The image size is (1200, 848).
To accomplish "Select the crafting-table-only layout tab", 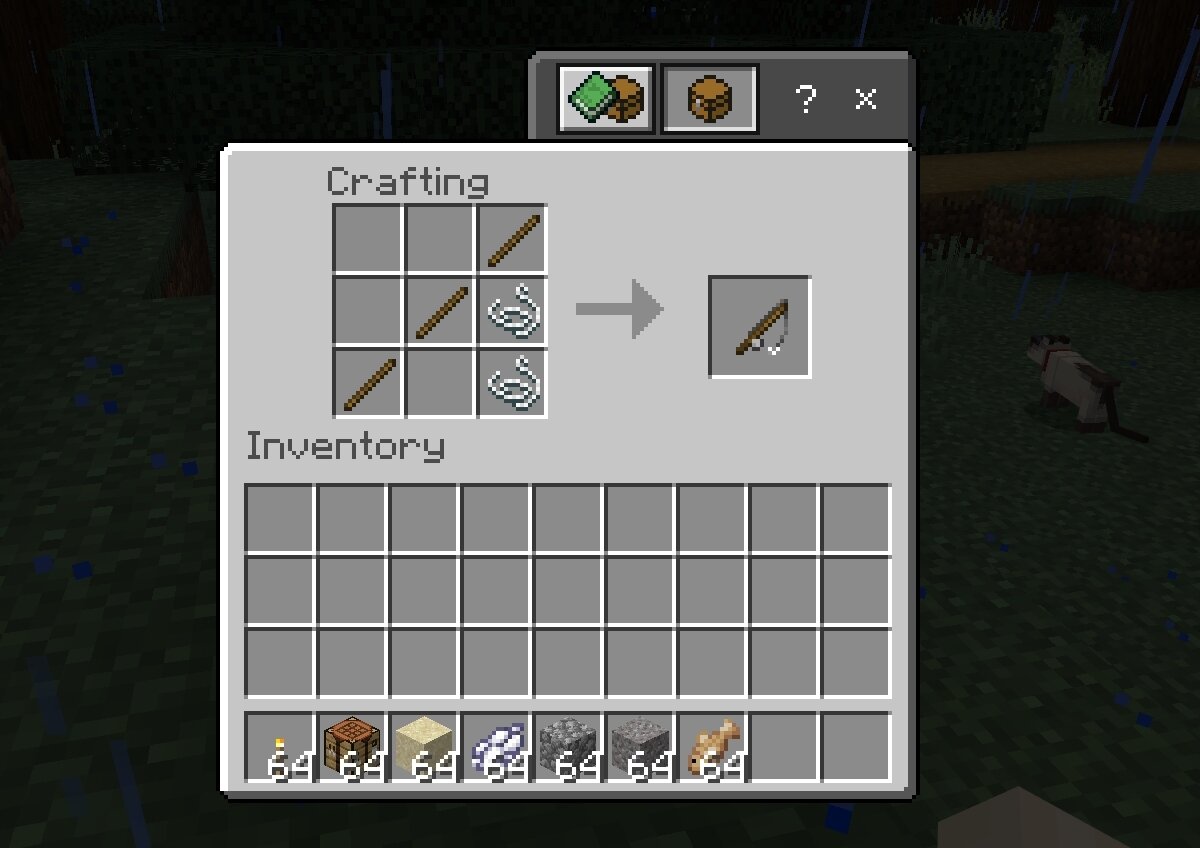I will (710, 99).
